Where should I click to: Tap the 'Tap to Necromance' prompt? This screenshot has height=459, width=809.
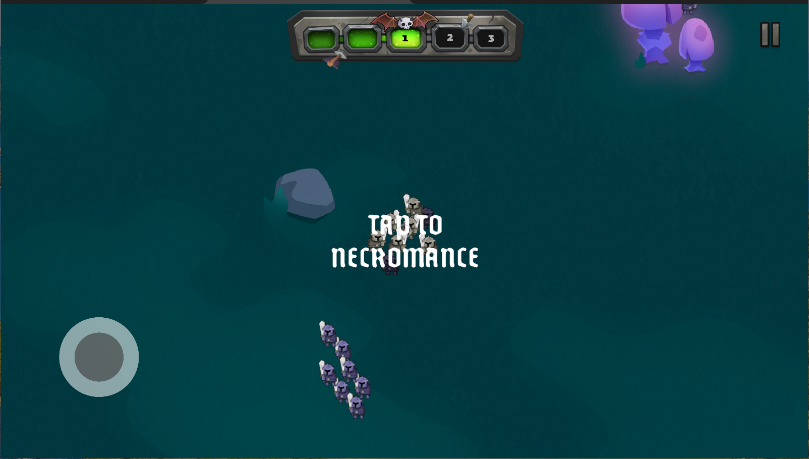[x=405, y=241]
